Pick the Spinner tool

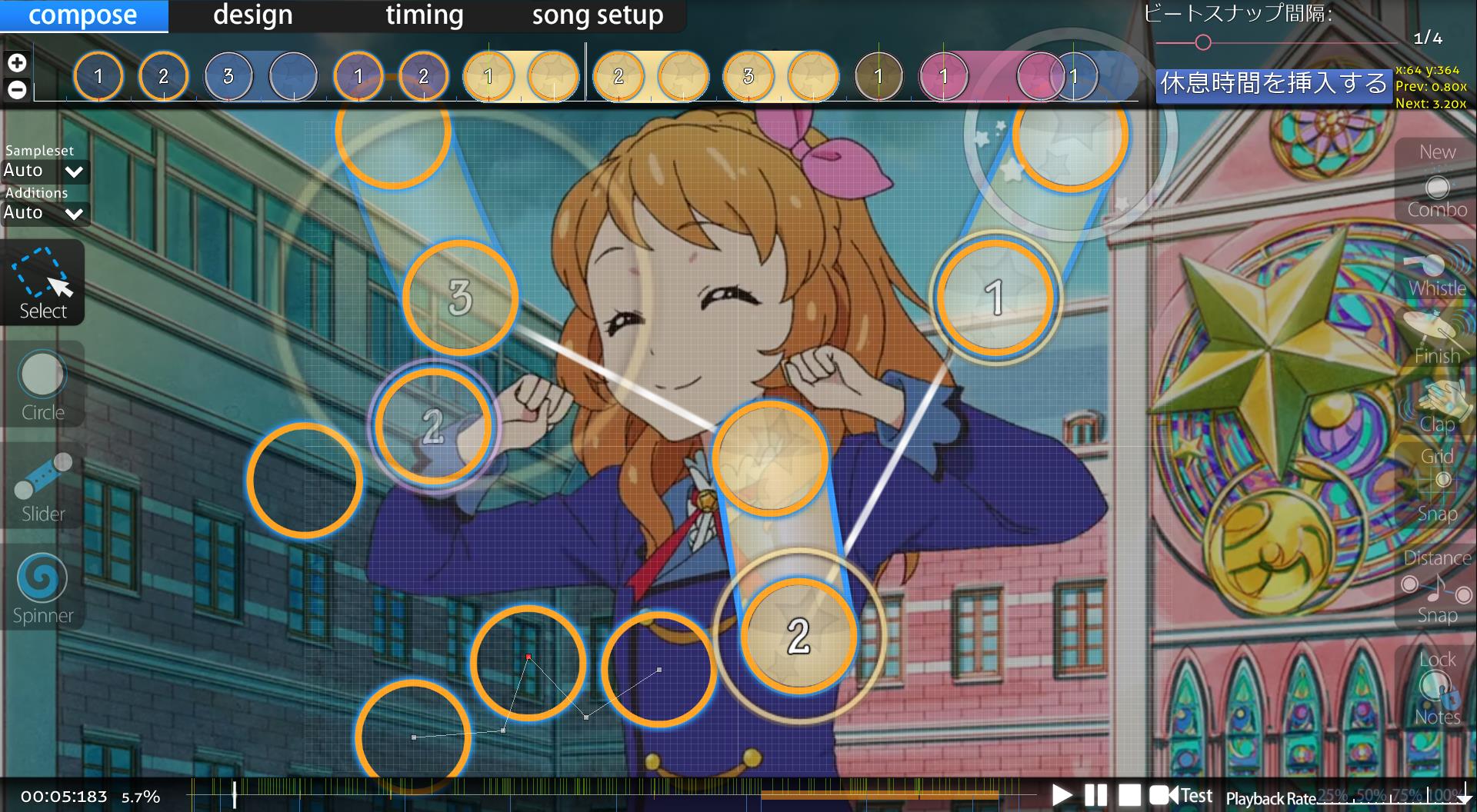point(42,587)
